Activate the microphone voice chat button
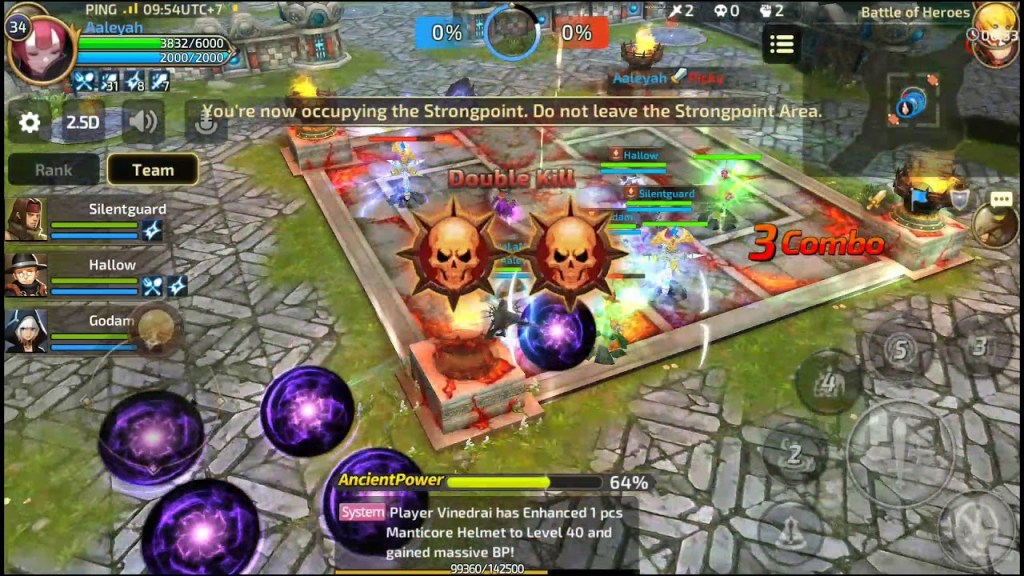Viewport: 1024px width, 576px height. 205,122
